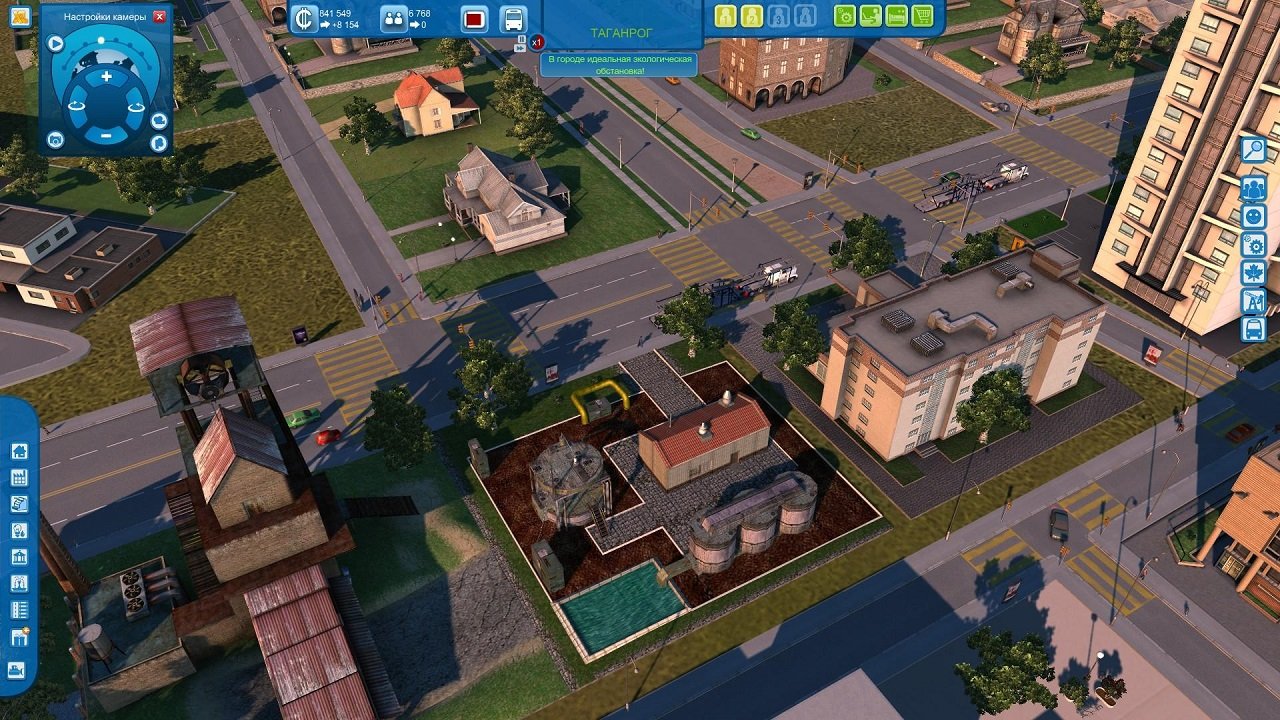Select the magnifying glass search icon

(1254, 150)
